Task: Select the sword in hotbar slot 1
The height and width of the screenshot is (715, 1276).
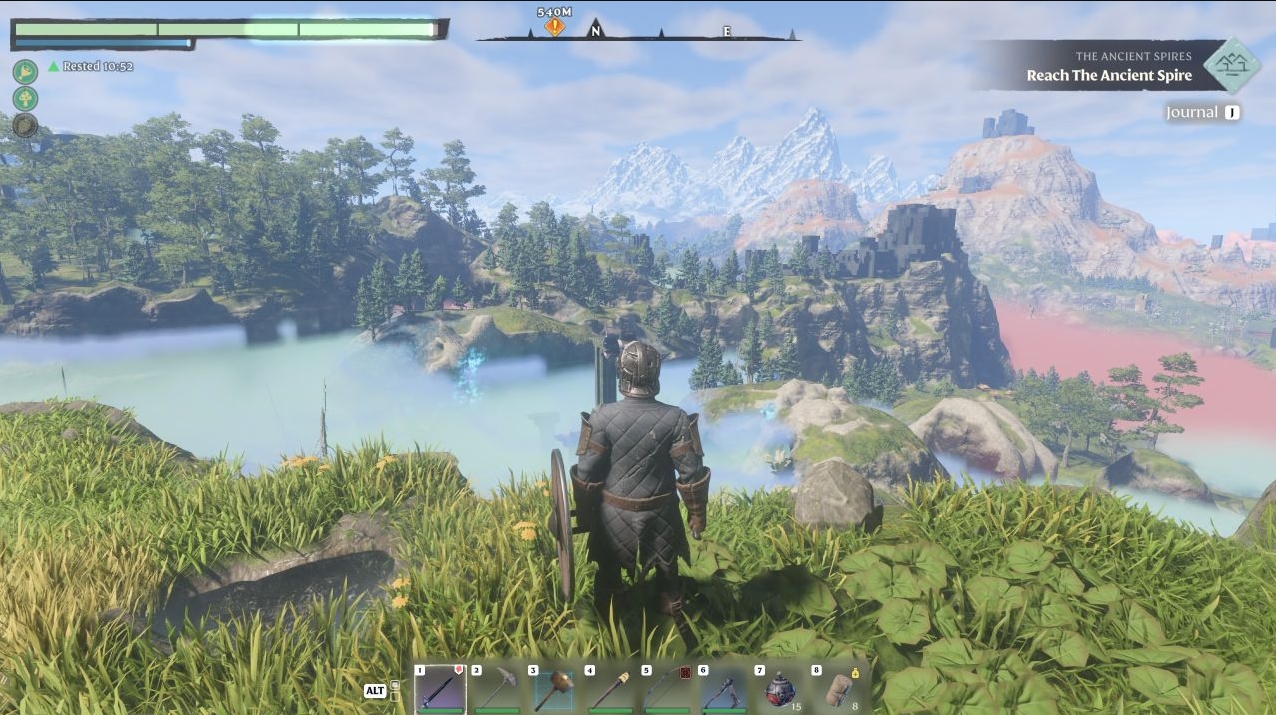Action: (440, 689)
